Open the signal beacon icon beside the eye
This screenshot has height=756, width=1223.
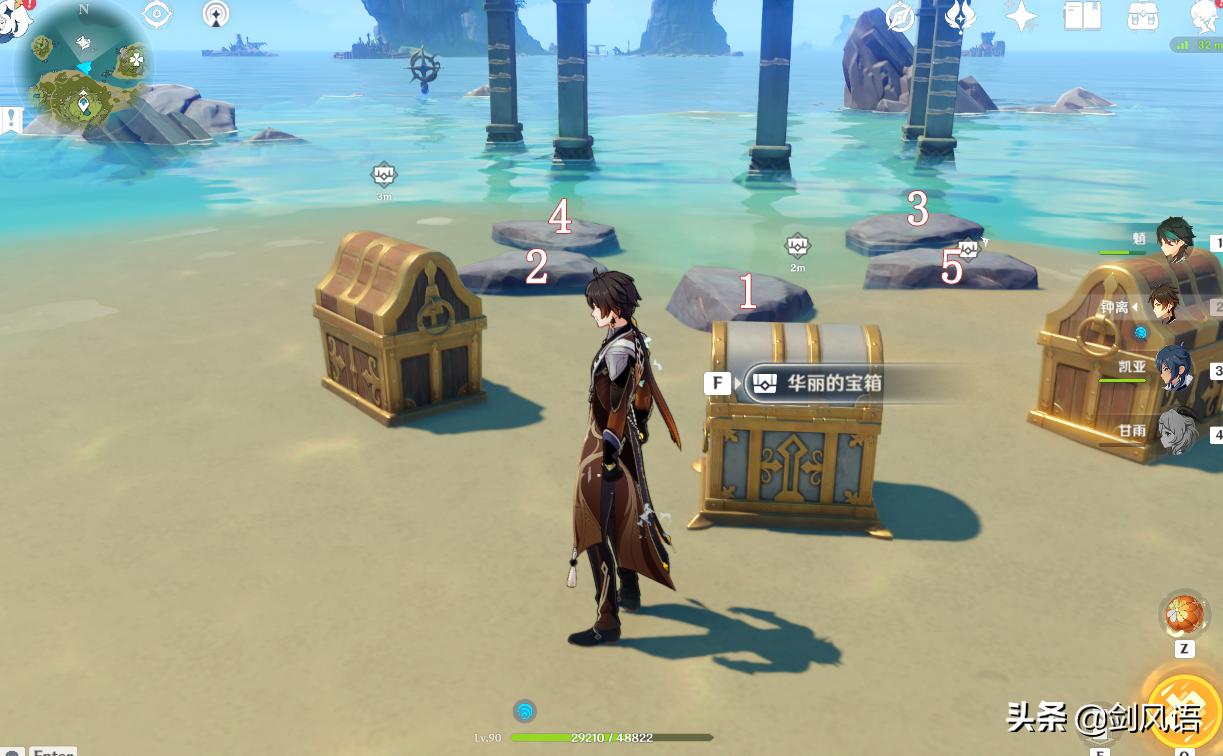(x=215, y=14)
